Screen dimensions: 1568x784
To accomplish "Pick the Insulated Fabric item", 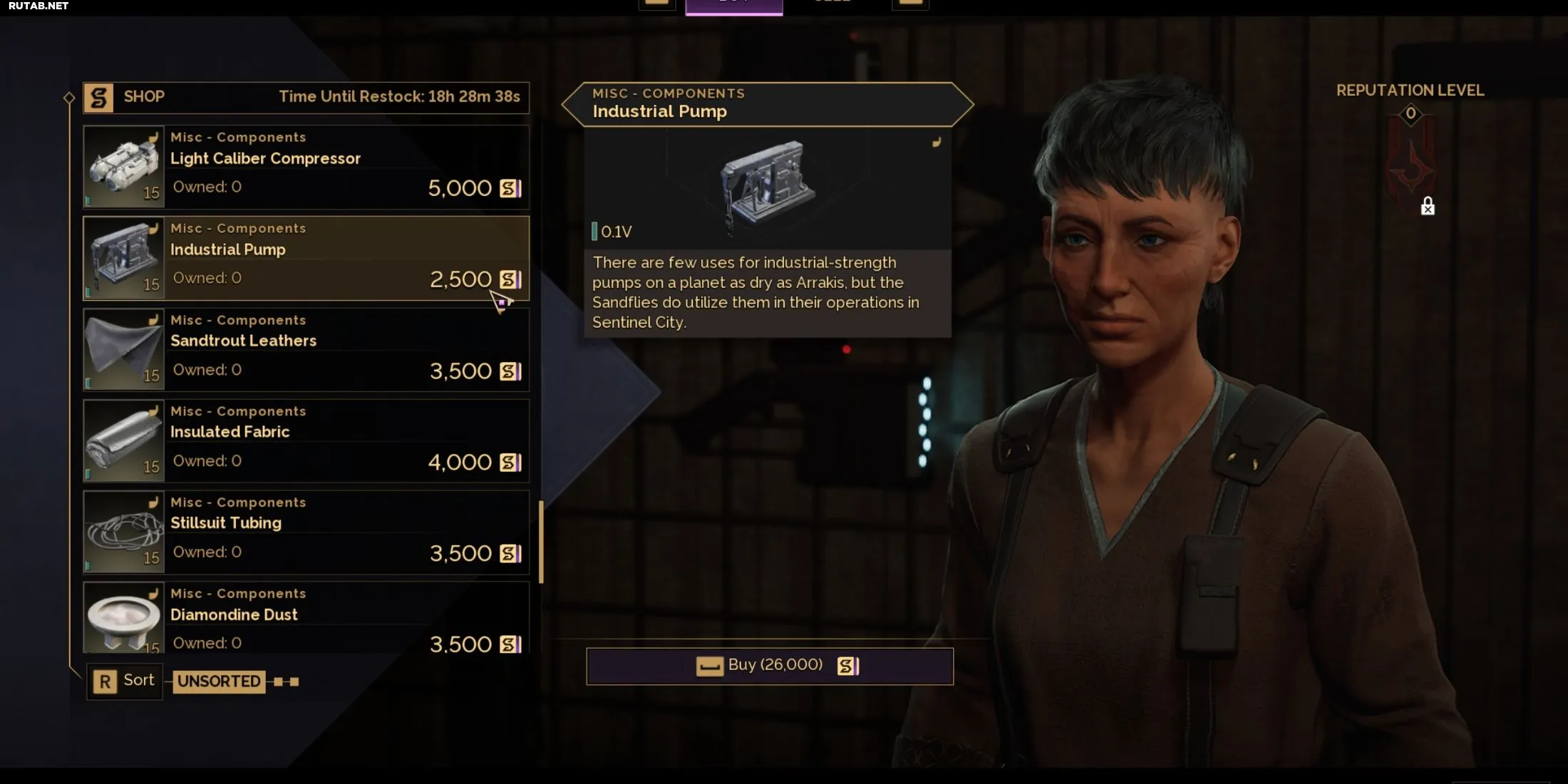I will click(306, 440).
